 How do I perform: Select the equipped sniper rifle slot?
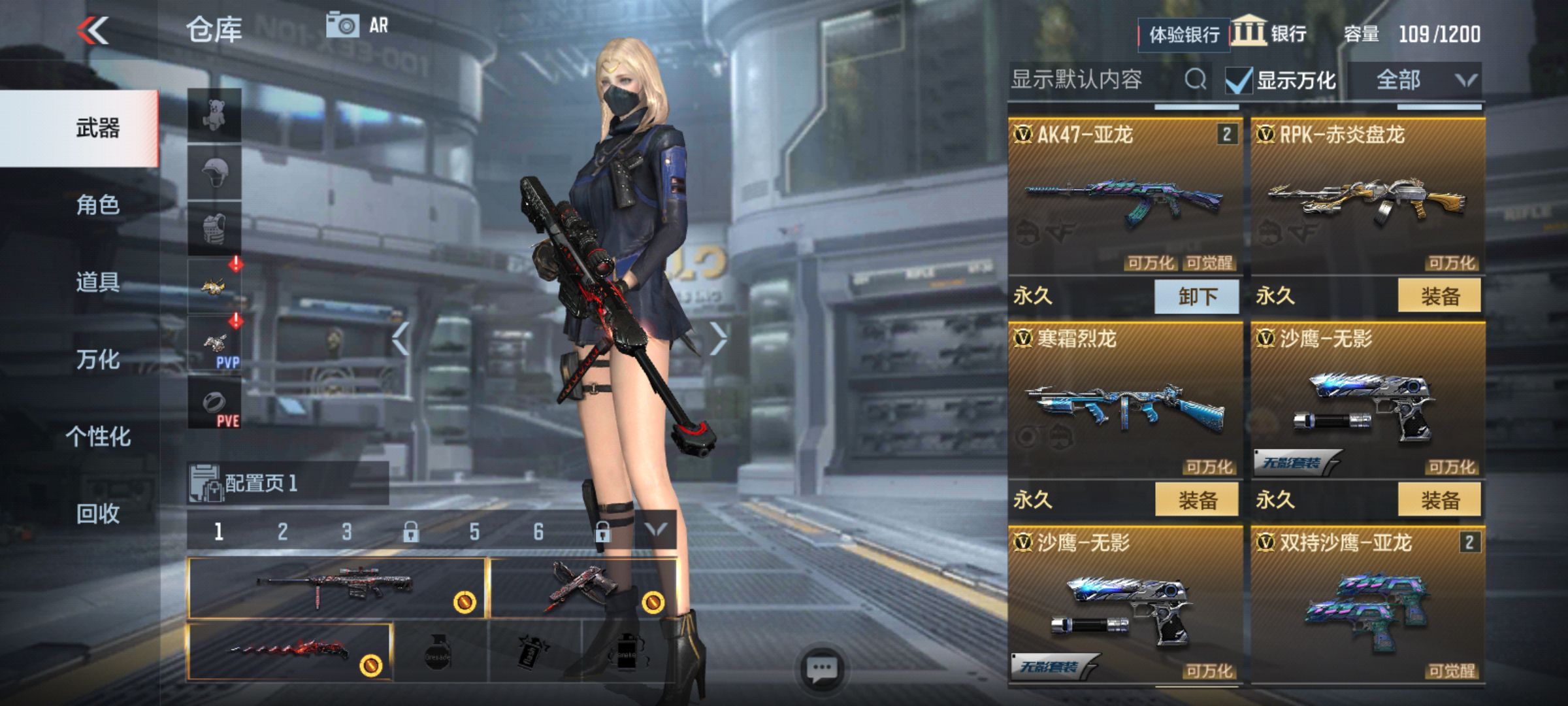(x=336, y=587)
